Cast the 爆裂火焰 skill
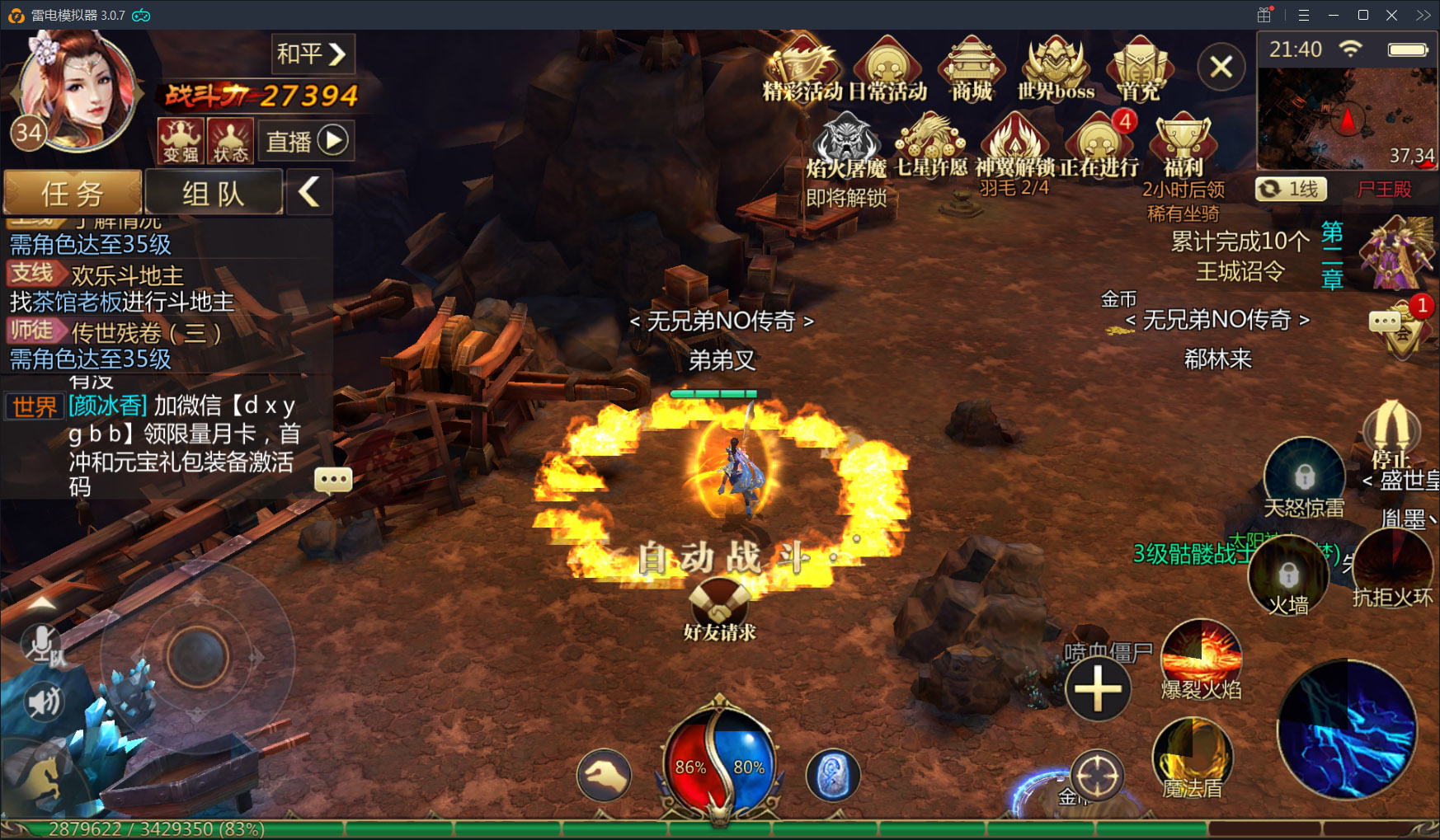 (x=1201, y=658)
